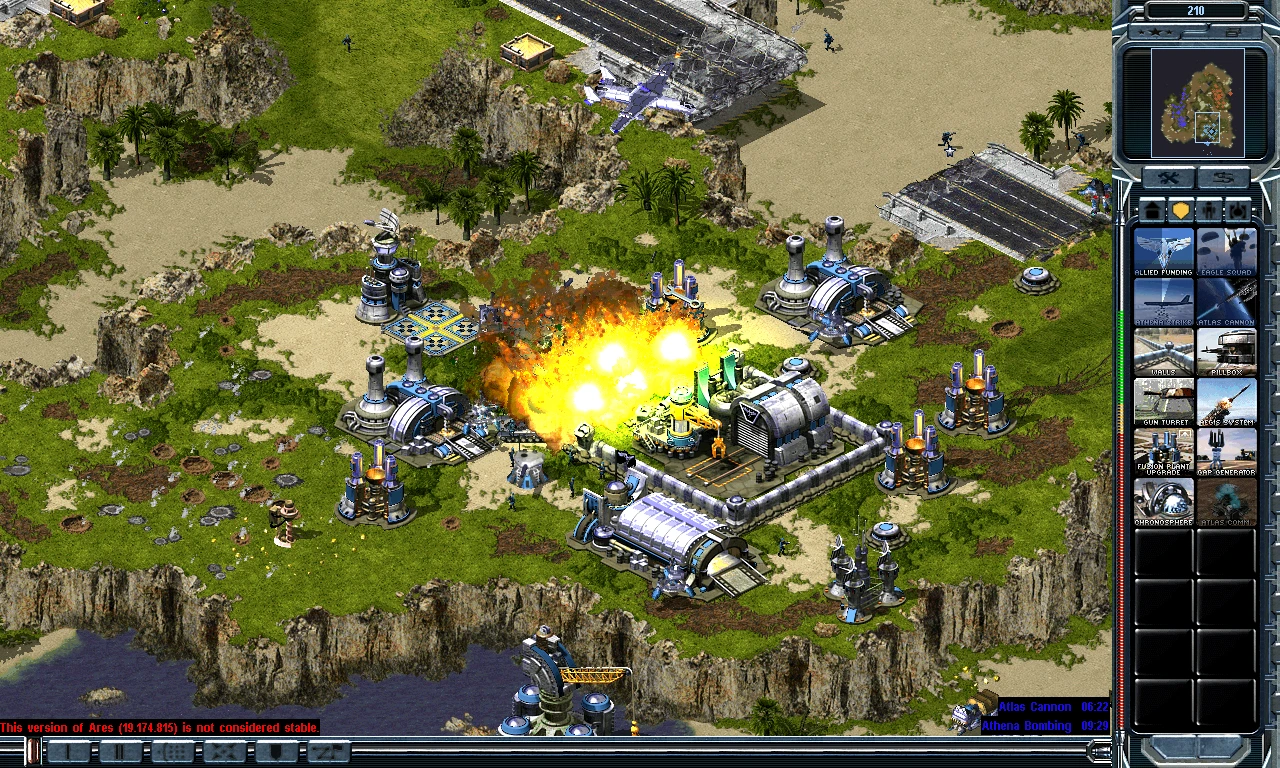
Task: Select the Atlas Cannon superweapon icon
Action: pos(1226,302)
